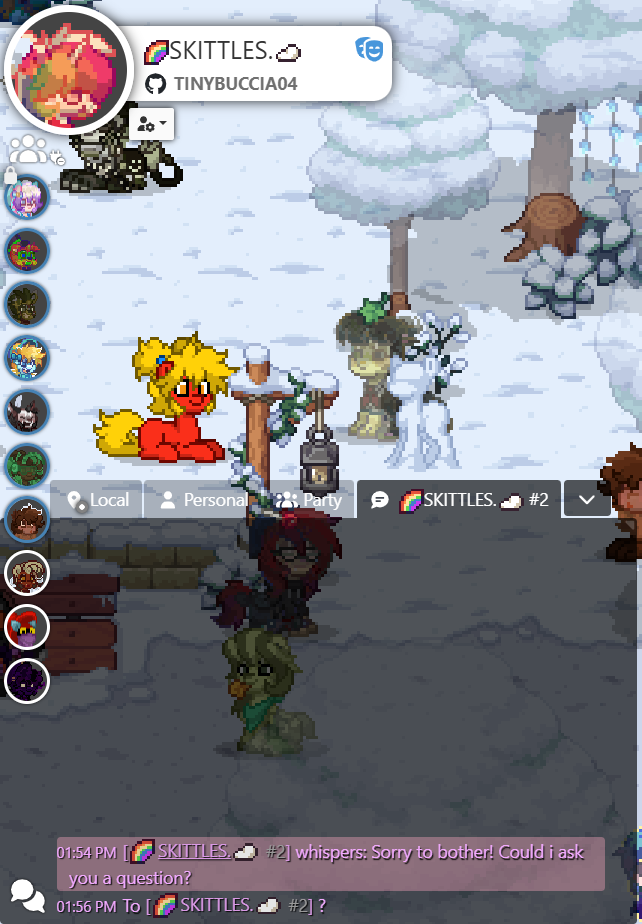Viewport: 642px width, 924px height.
Task: Select the red-hatted purple pony avatar in the sidebar
Action: [x=27, y=627]
